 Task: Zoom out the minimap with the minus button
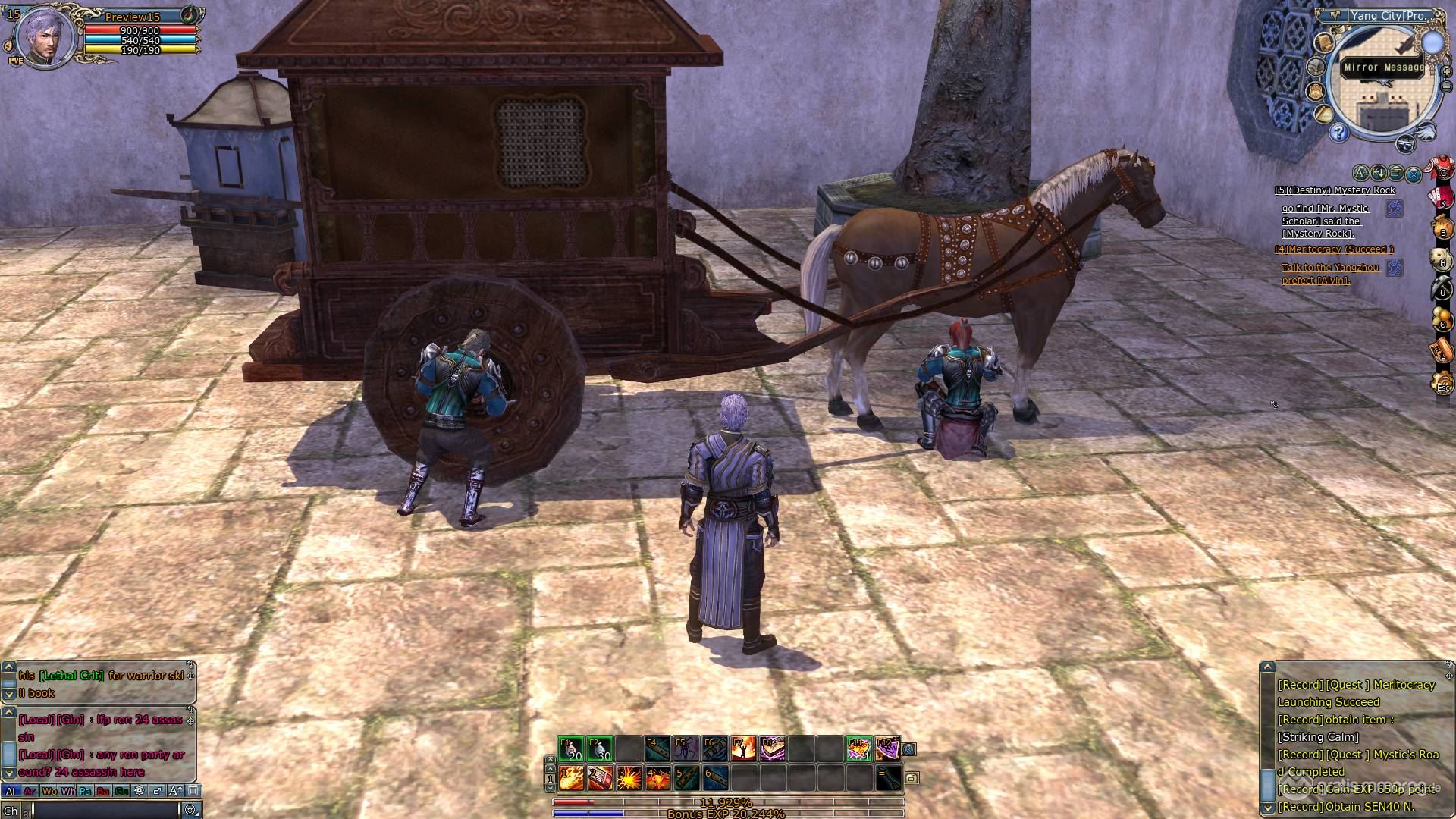coord(1446,86)
